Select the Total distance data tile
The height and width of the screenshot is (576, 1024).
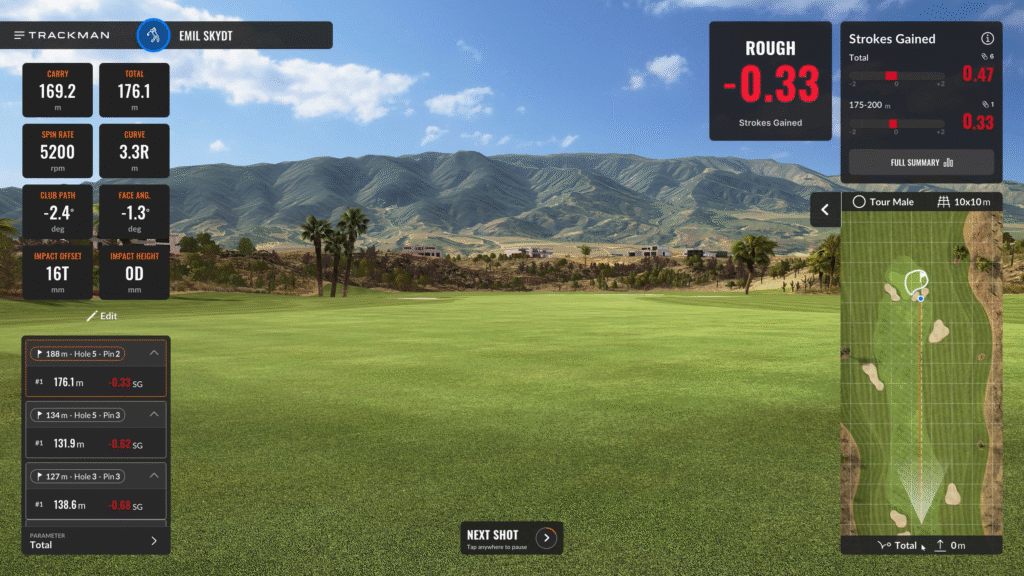point(134,90)
